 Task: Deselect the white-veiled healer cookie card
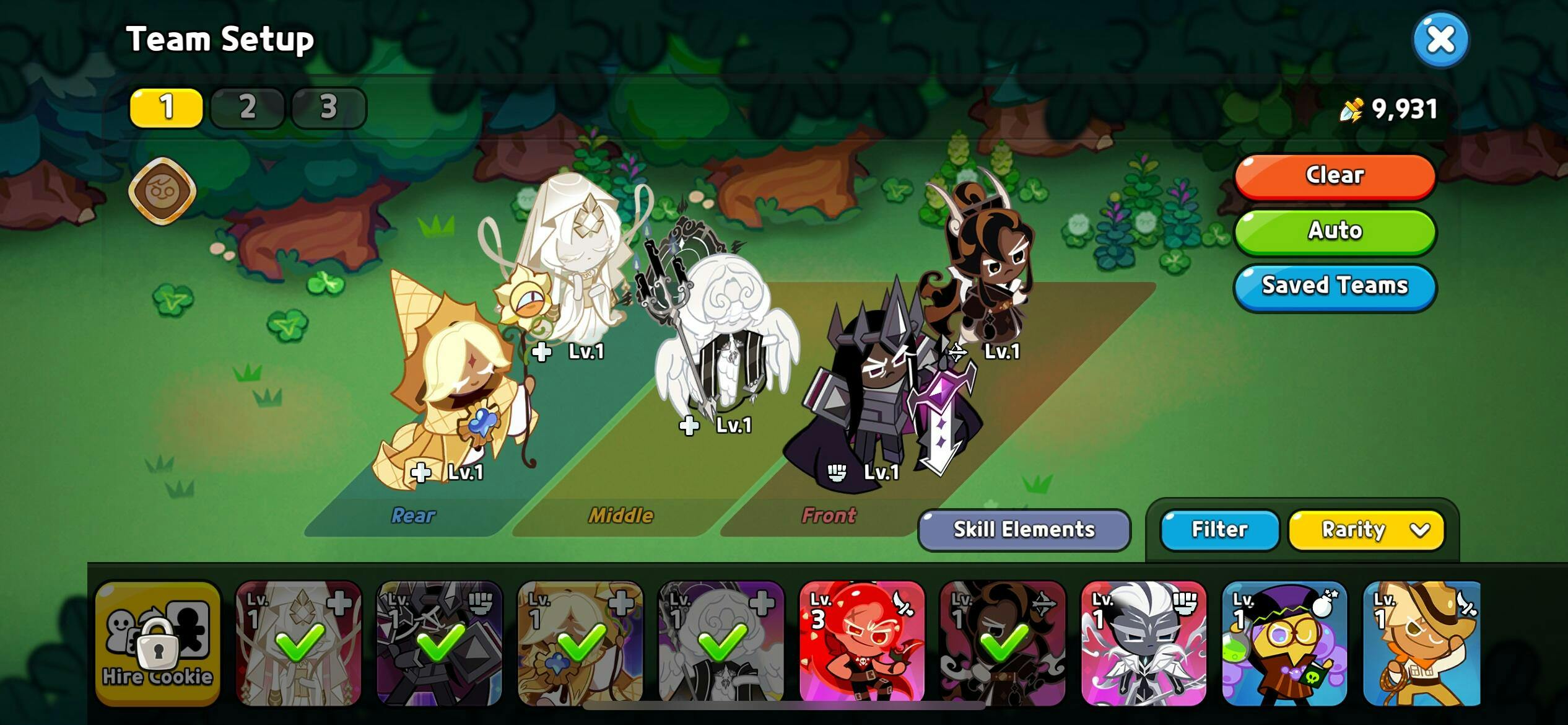[298, 643]
